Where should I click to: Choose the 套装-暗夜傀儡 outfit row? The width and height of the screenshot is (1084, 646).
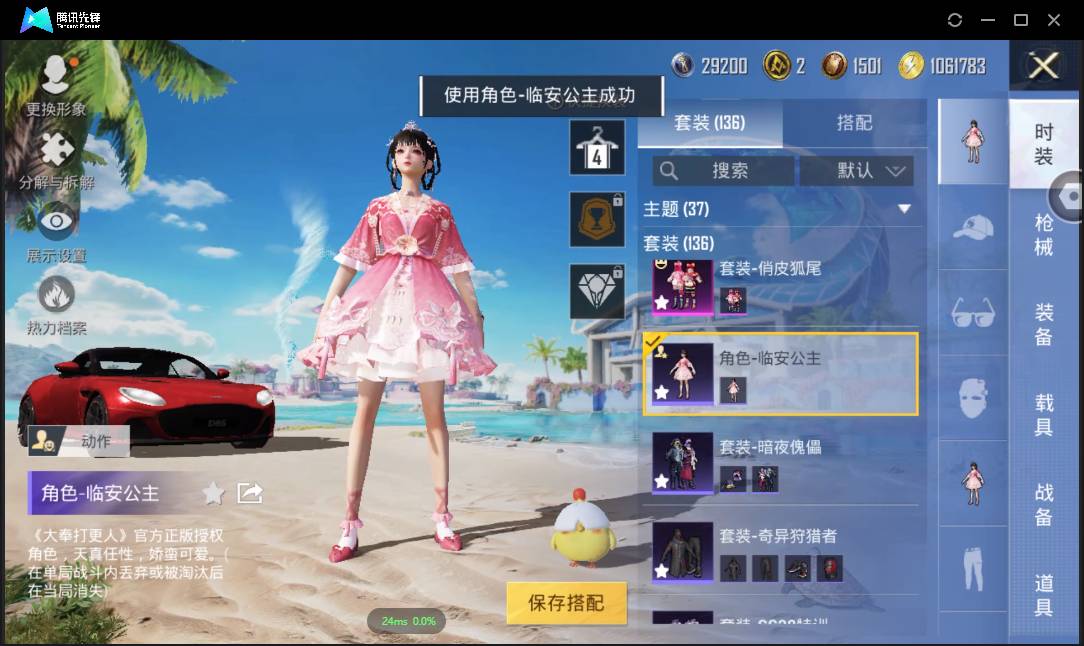780,463
